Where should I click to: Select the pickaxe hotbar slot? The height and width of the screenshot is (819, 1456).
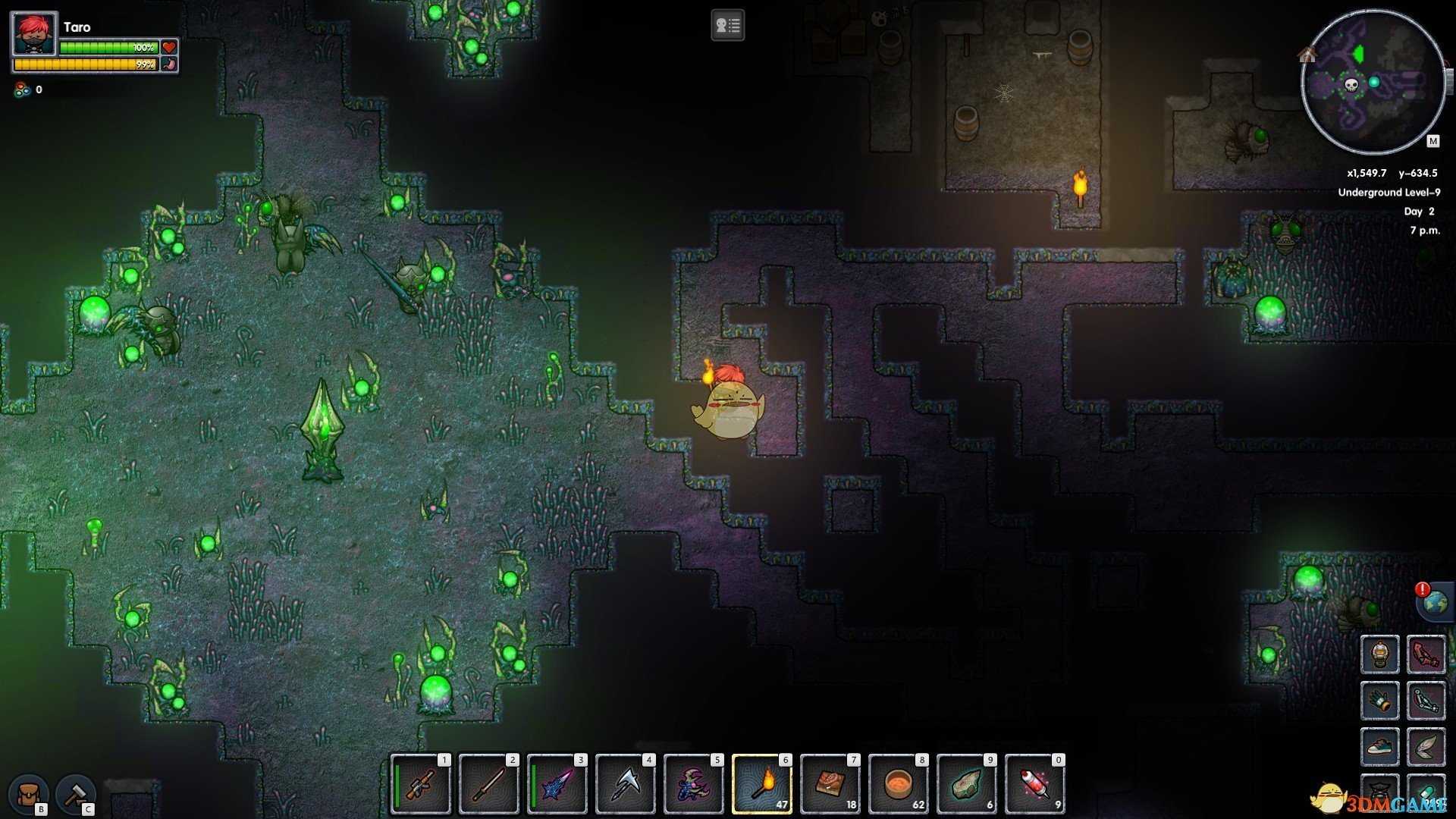[x=626, y=784]
